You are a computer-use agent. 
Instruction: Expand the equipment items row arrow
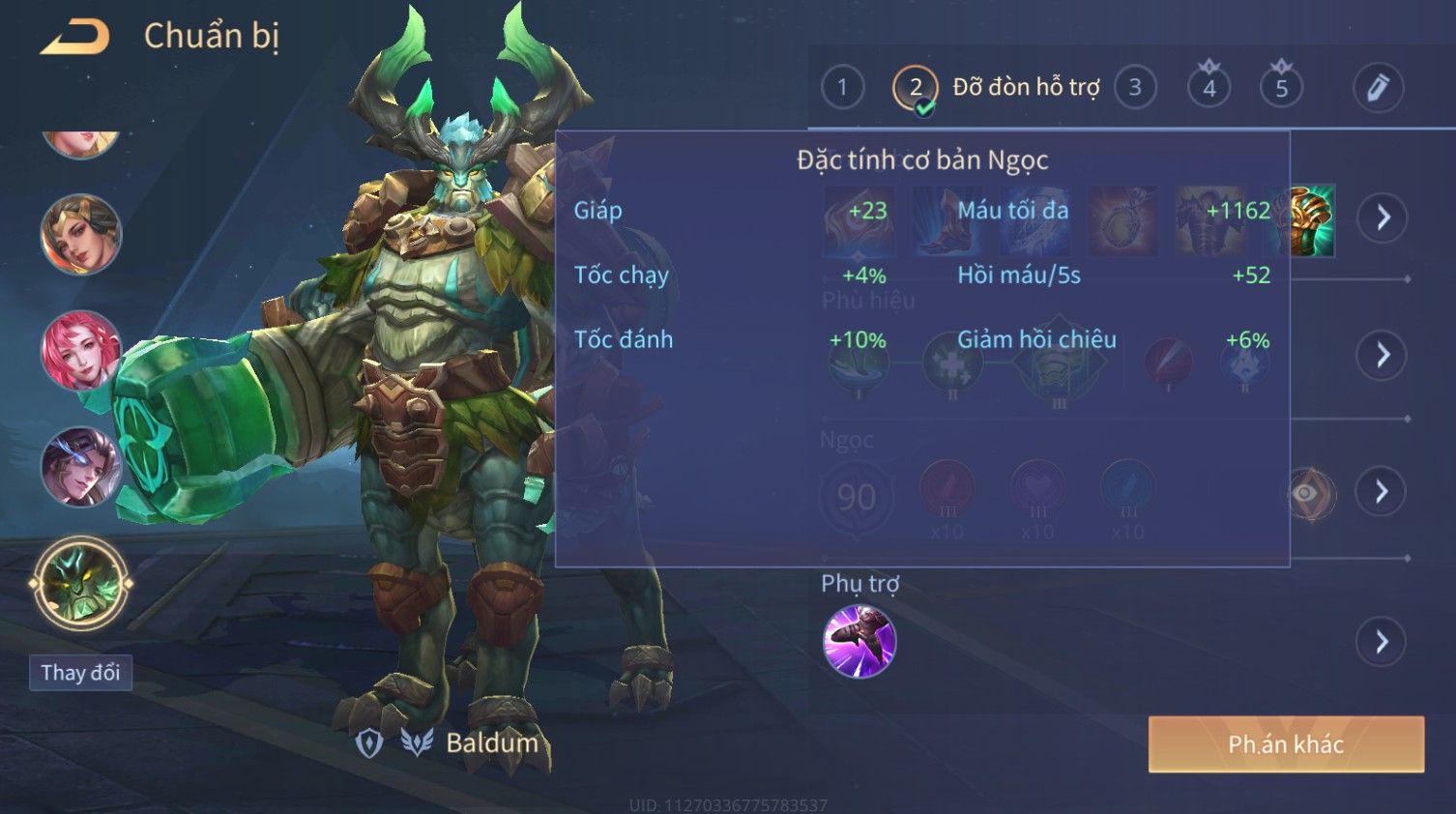1382,218
